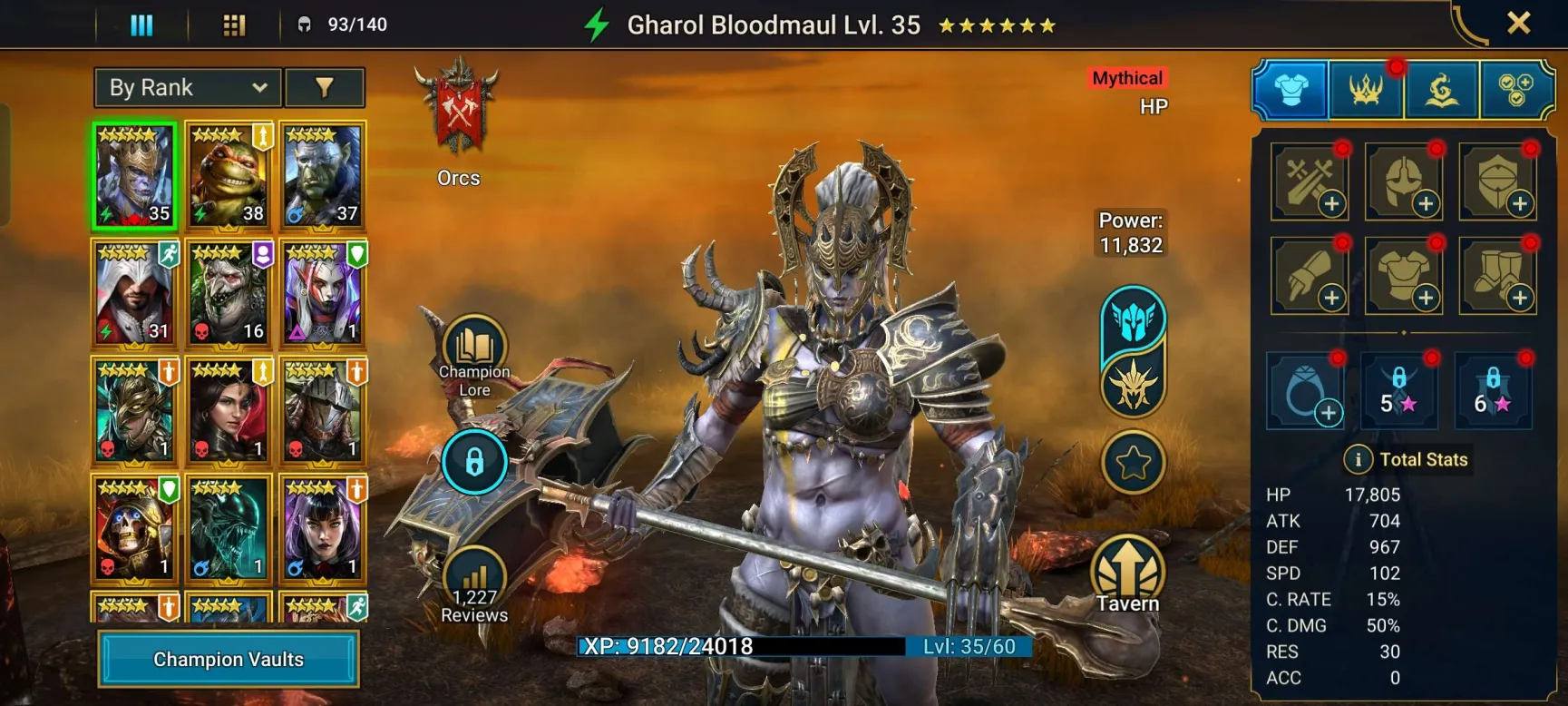This screenshot has width=1568, height=706.
Task: Open Champion Vaults
Action: 229,659
